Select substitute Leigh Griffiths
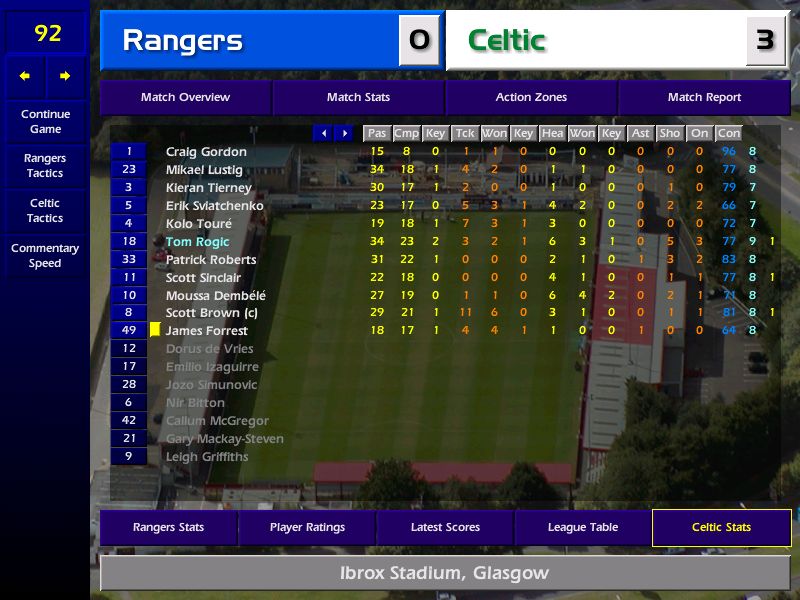This screenshot has width=800, height=600. pos(207,457)
